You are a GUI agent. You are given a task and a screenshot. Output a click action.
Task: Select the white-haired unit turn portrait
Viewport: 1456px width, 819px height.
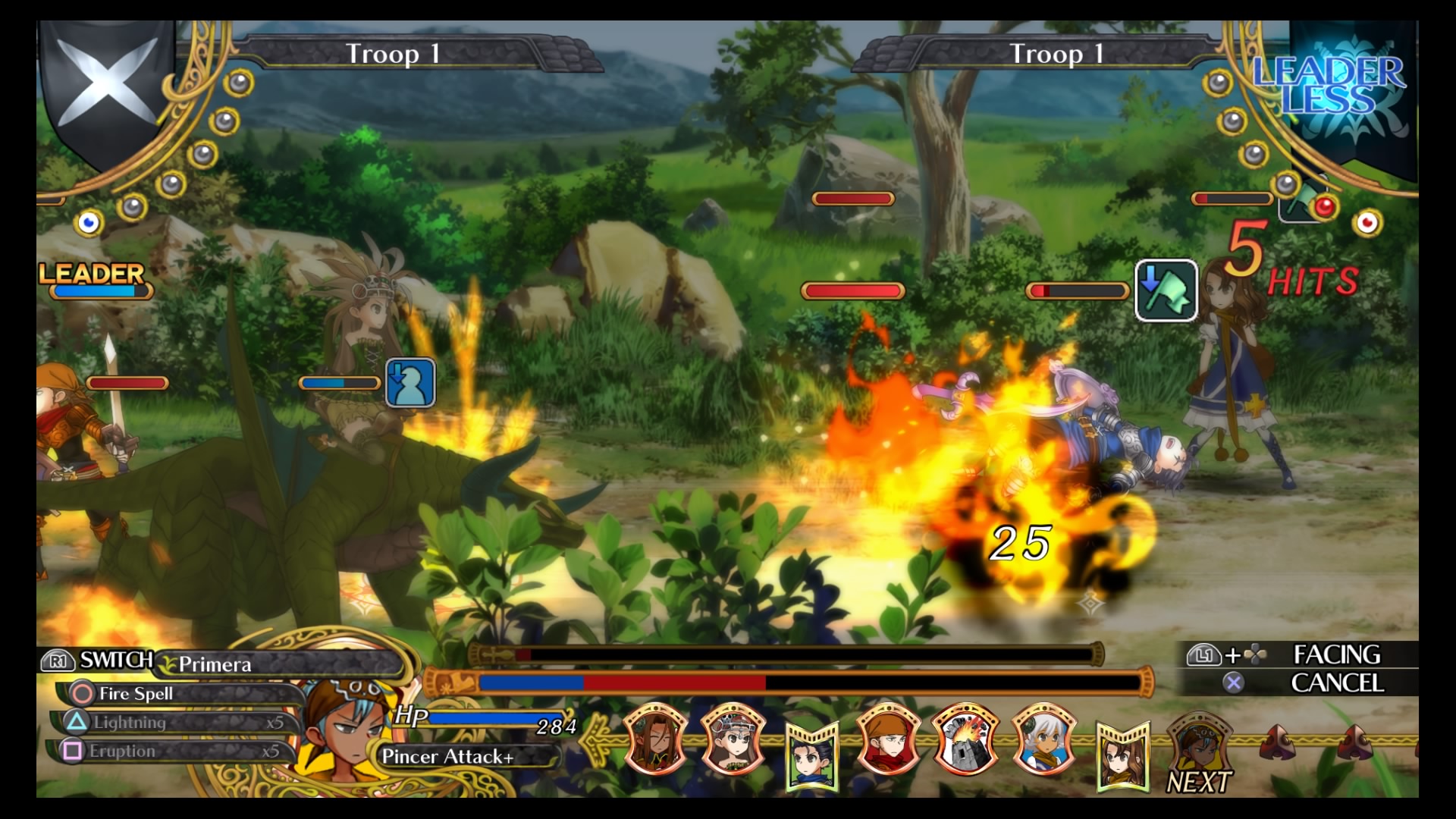(1044, 738)
